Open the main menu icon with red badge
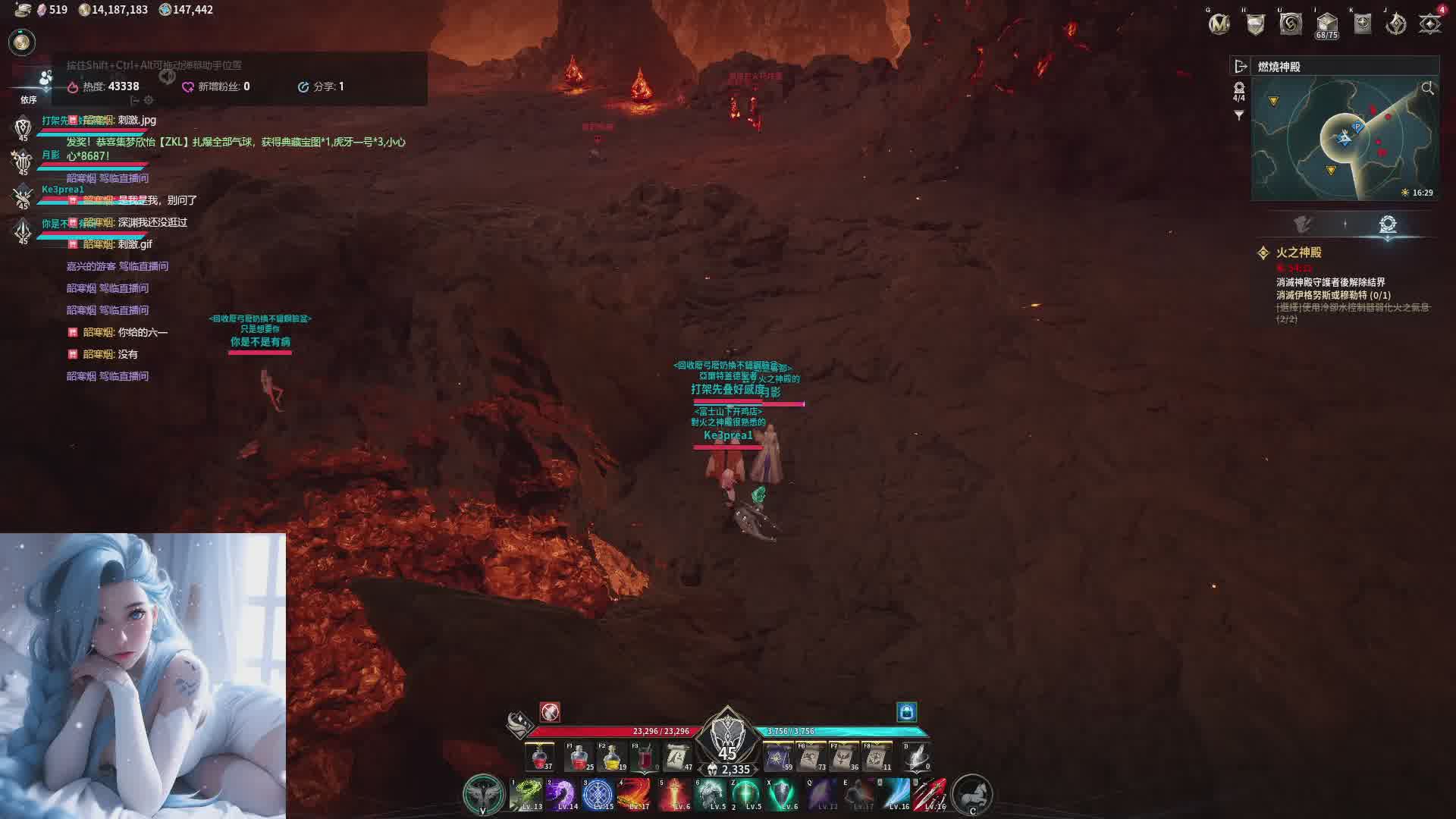Viewport: 1456px width, 819px height. pos(1430,24)
